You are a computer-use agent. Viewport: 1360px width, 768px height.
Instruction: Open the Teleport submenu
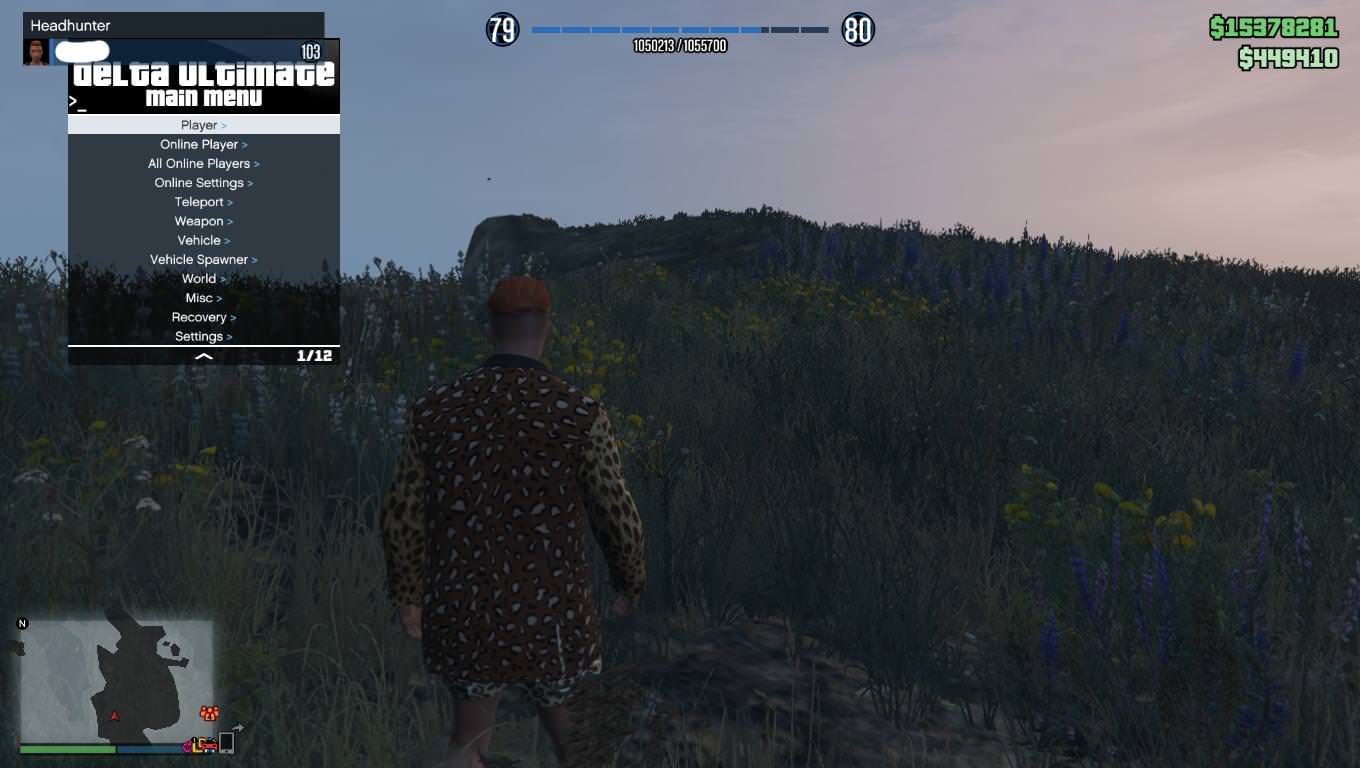coord(203,202)
